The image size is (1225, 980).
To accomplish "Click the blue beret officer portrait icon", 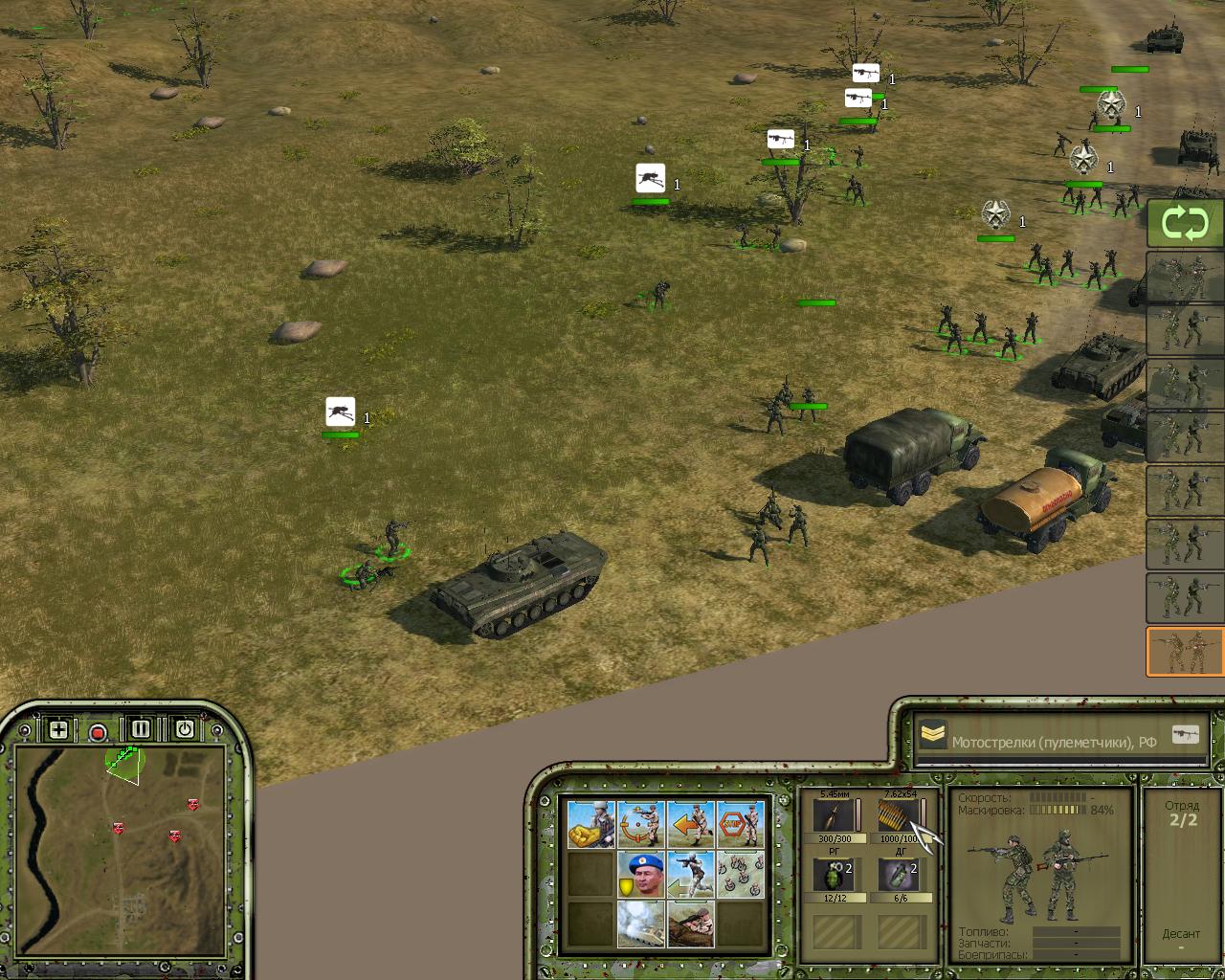I will coord(640,874).
